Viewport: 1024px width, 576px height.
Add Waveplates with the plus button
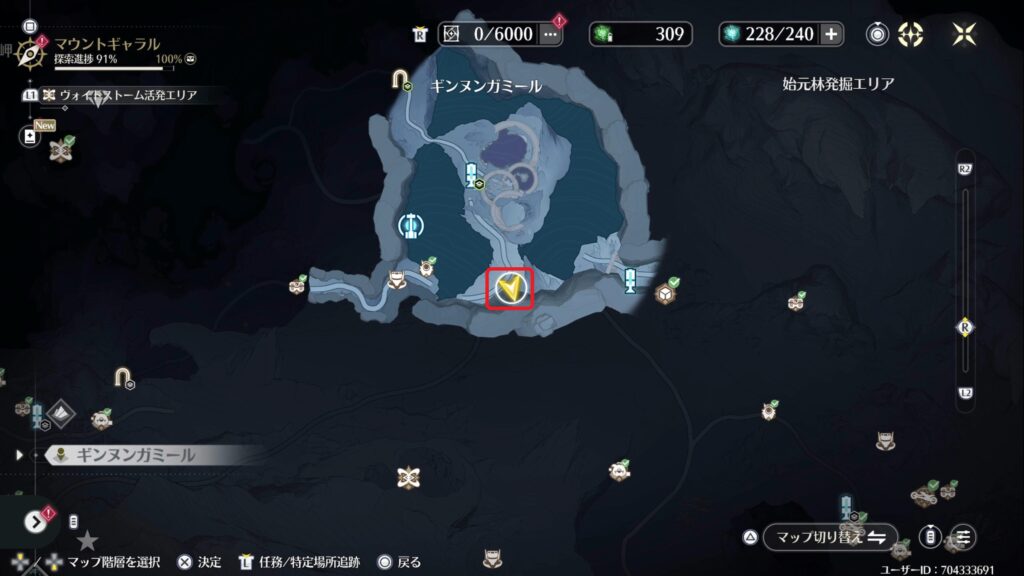831,34
